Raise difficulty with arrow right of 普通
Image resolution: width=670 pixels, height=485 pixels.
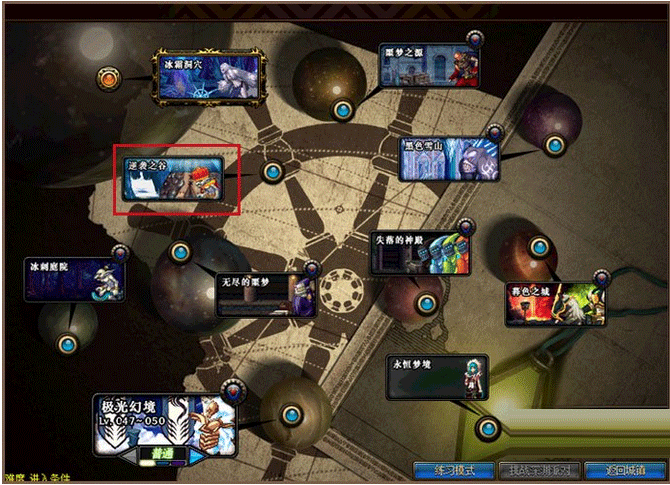[x=197, y=454]
